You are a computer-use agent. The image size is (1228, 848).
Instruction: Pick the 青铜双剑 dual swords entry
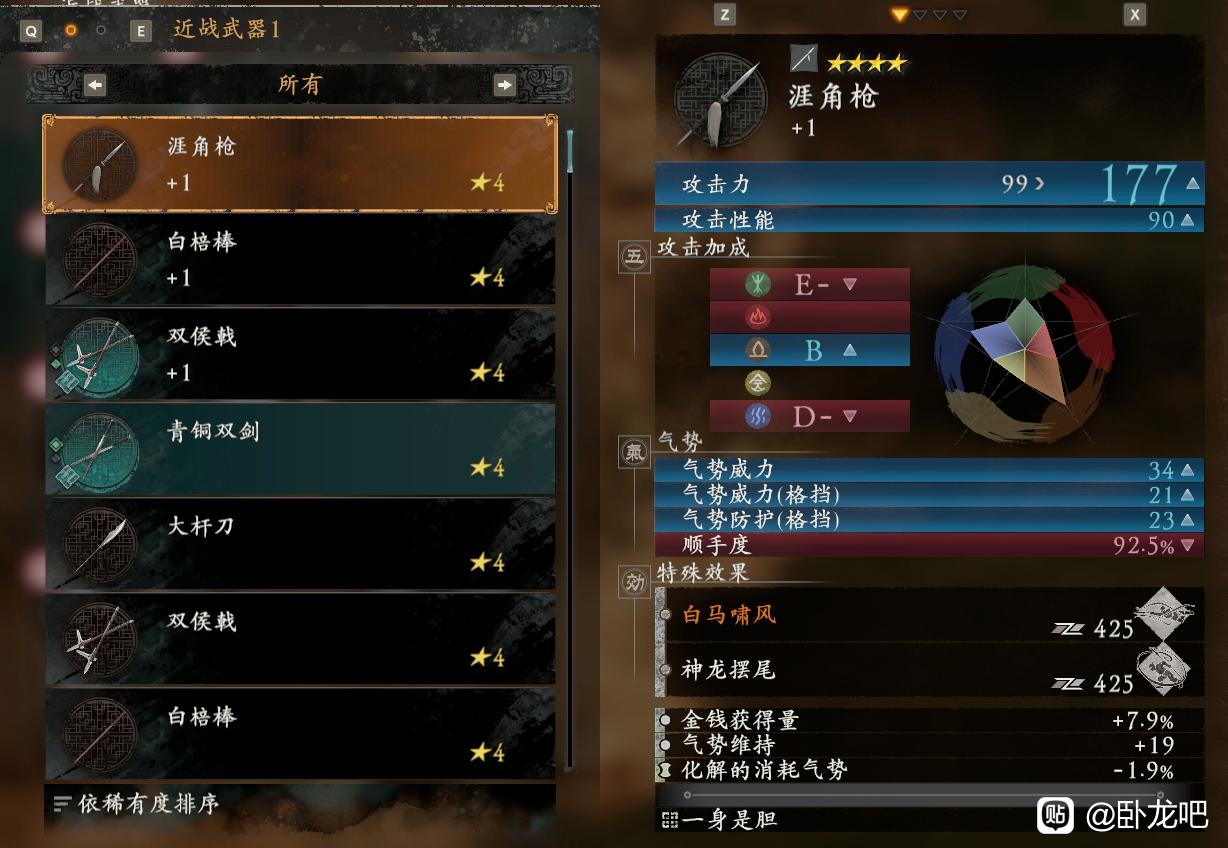(x=299, y=449)
